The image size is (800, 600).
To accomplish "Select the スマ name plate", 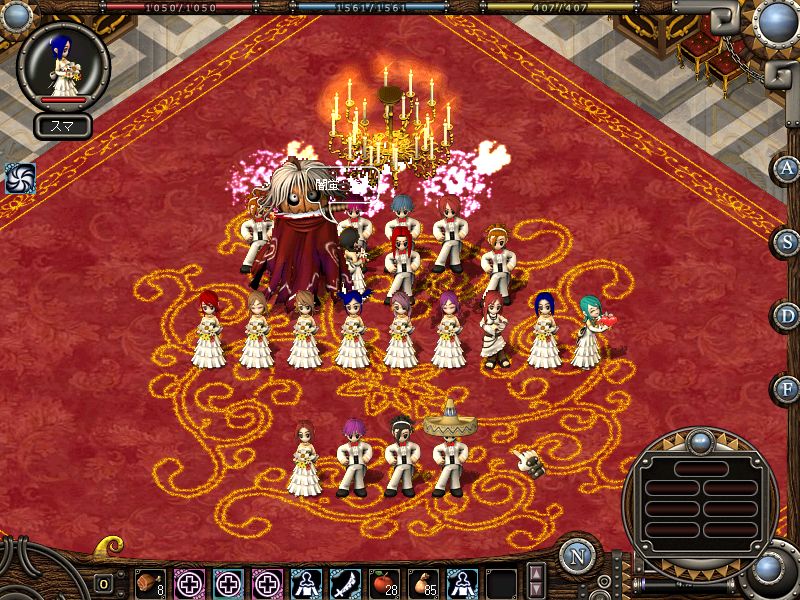I will pos(63,126).
